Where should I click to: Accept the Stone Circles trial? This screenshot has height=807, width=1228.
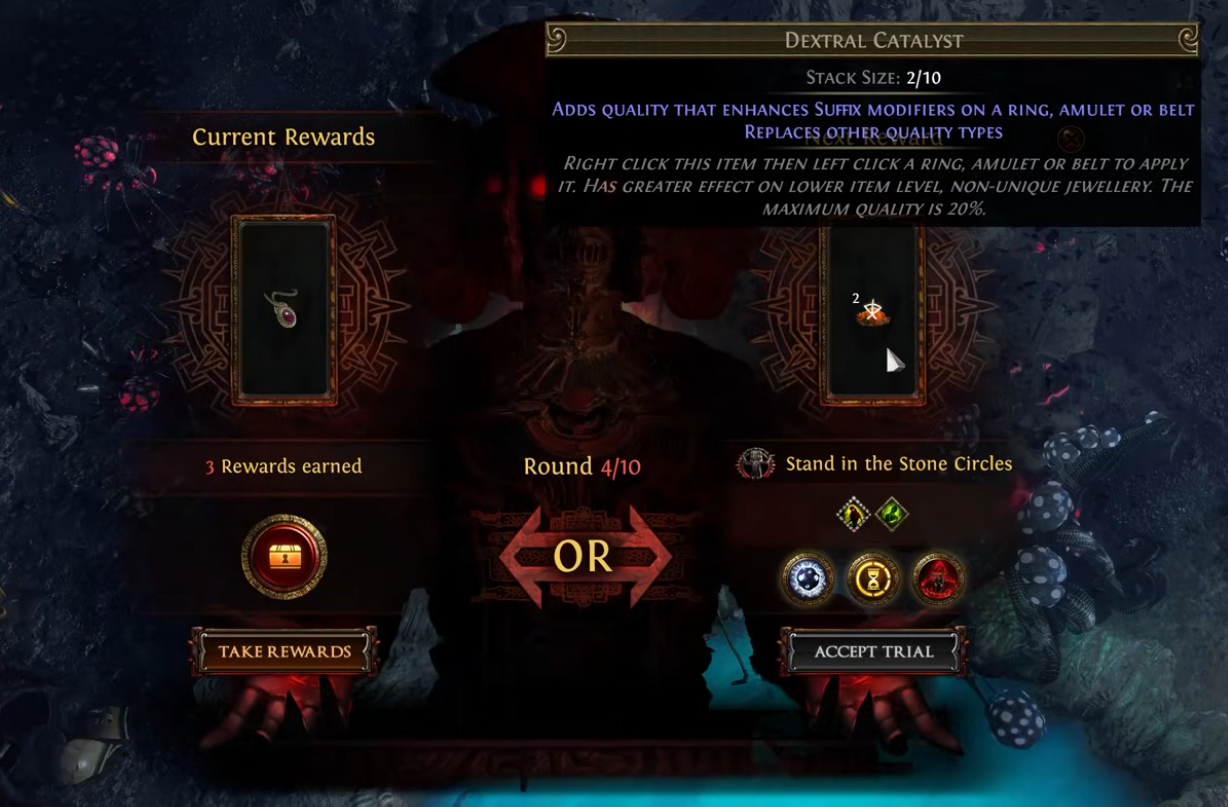click(873, 652)
